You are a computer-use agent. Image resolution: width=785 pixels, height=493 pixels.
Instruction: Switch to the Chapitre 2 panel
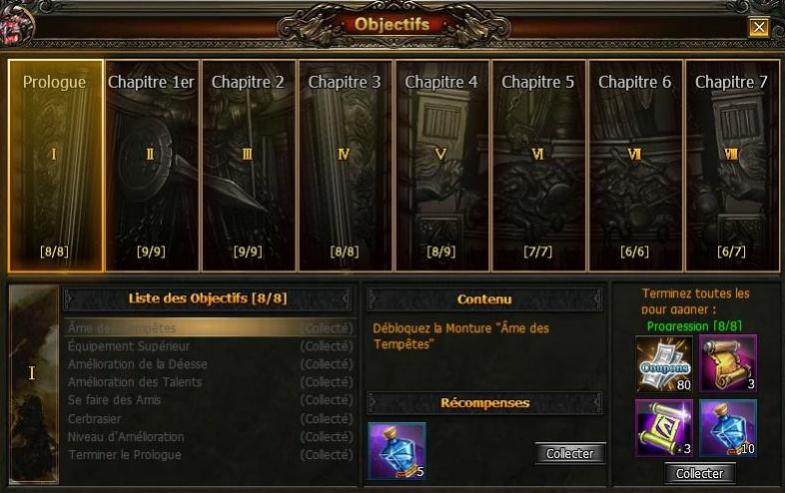248,165
